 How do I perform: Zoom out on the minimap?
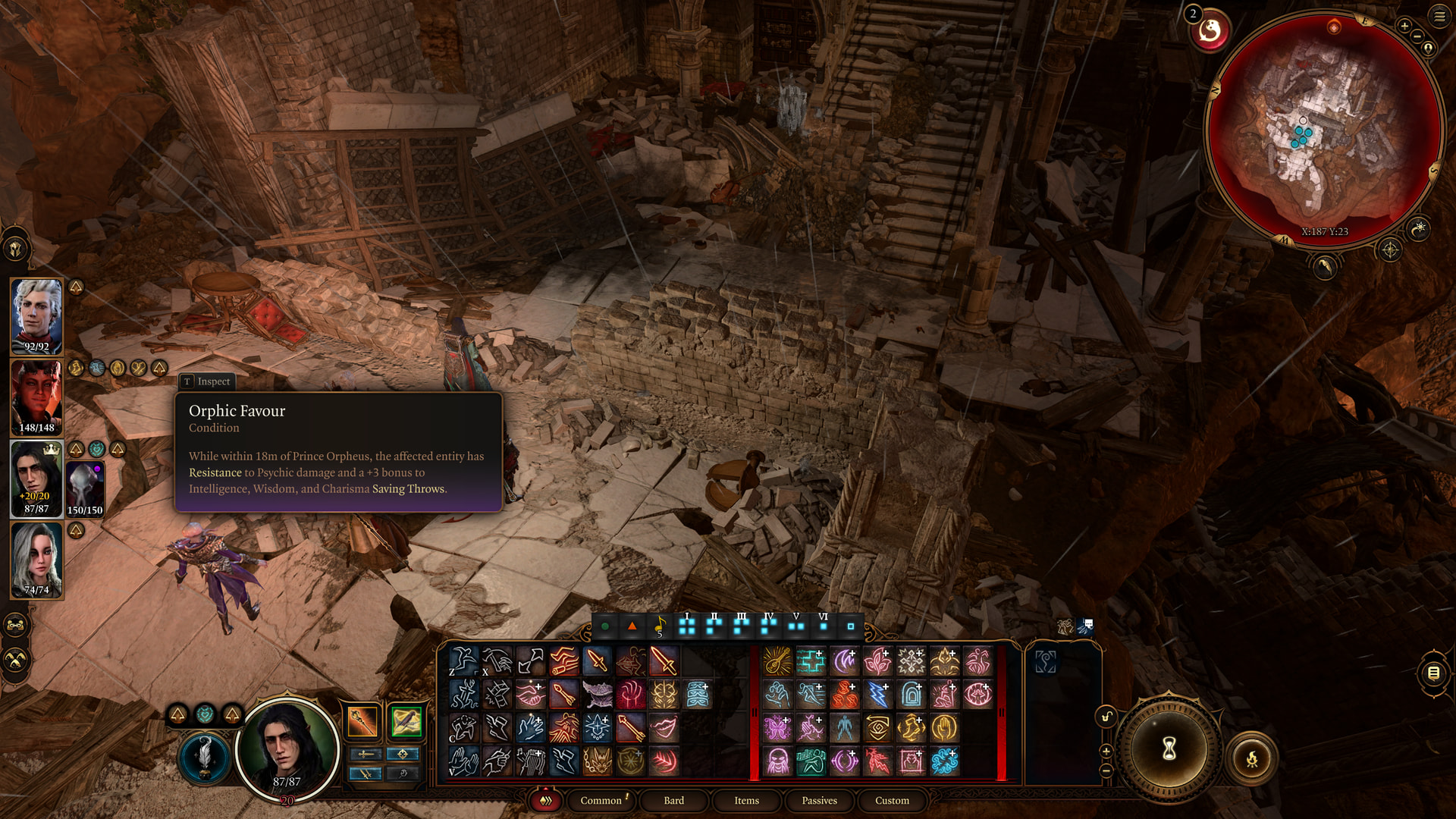(1417, 36)
